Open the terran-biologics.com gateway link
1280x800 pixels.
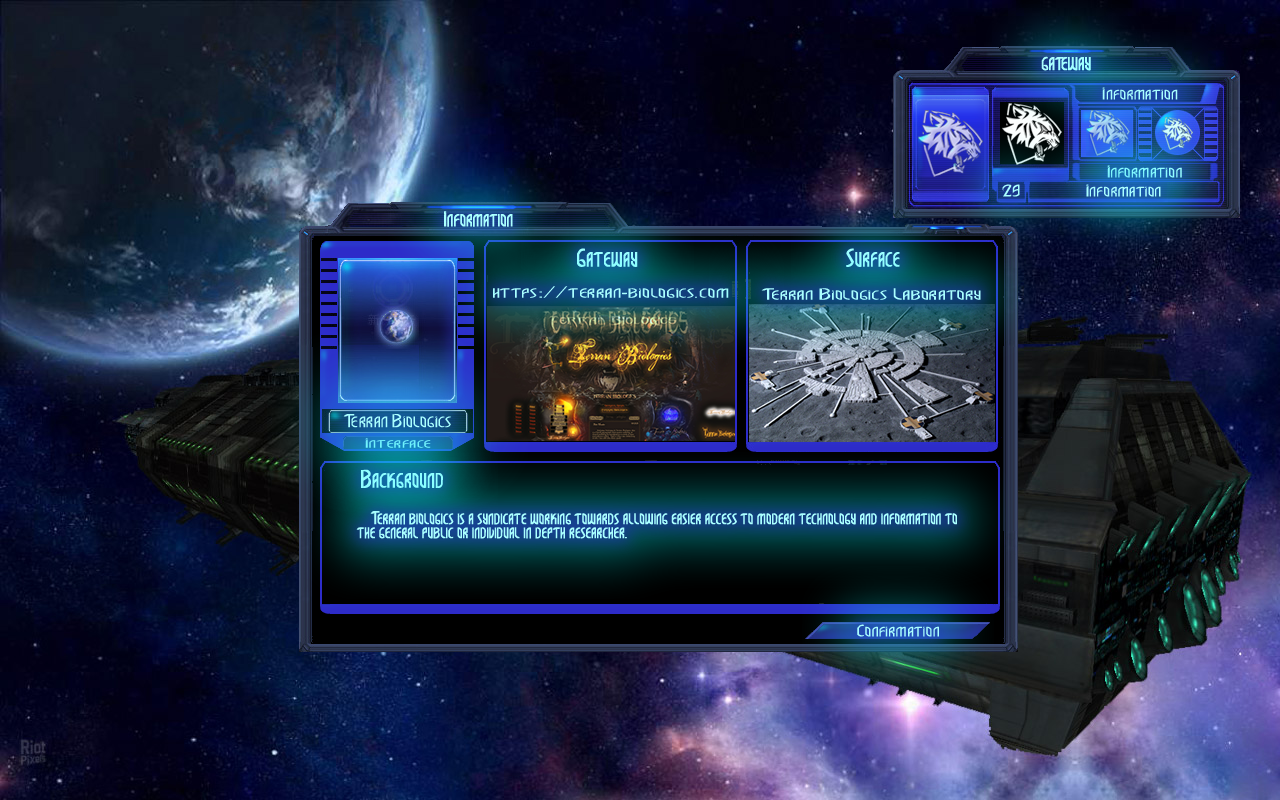click(610, 293)
